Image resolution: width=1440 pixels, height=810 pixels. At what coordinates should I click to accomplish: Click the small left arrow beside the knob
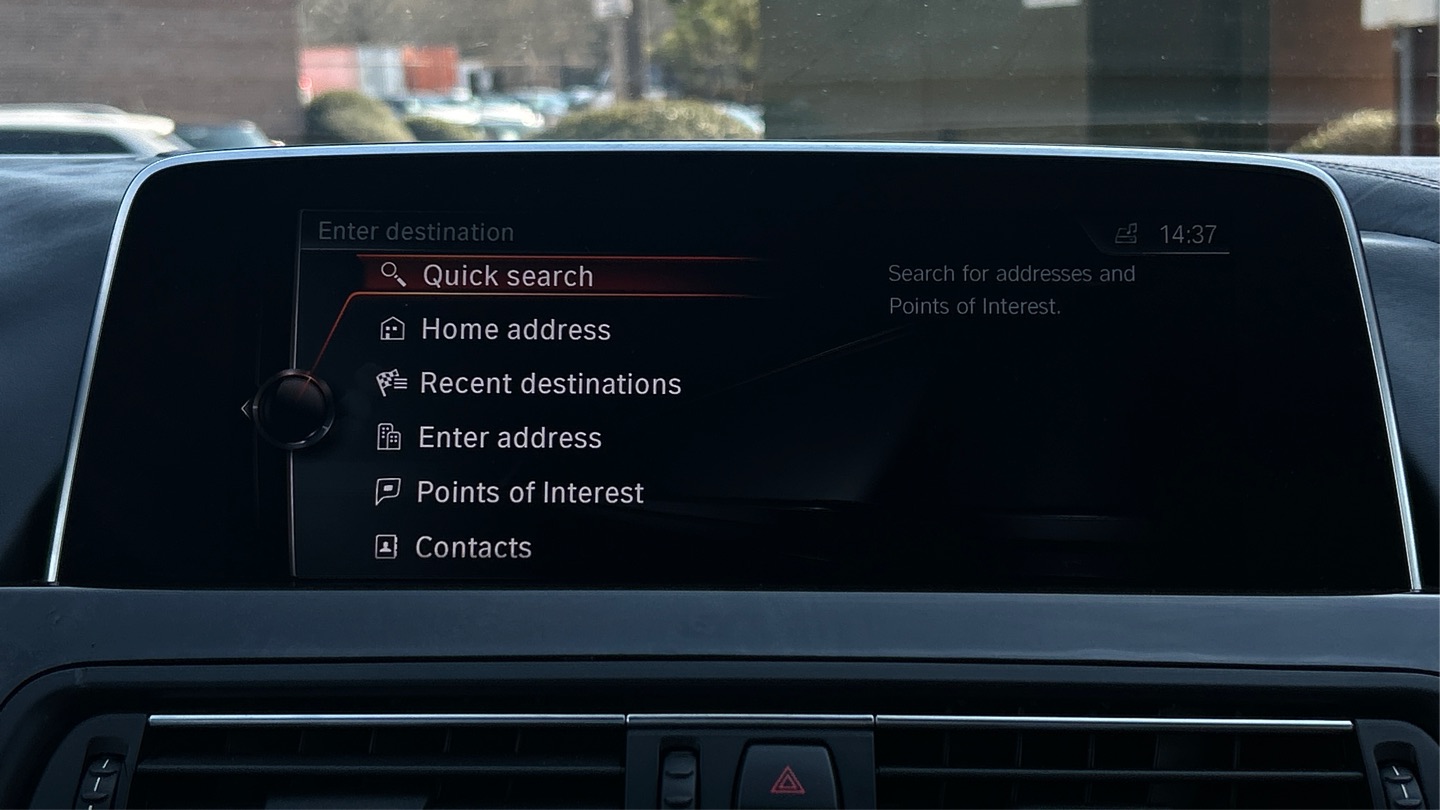(x=245, y=408)
